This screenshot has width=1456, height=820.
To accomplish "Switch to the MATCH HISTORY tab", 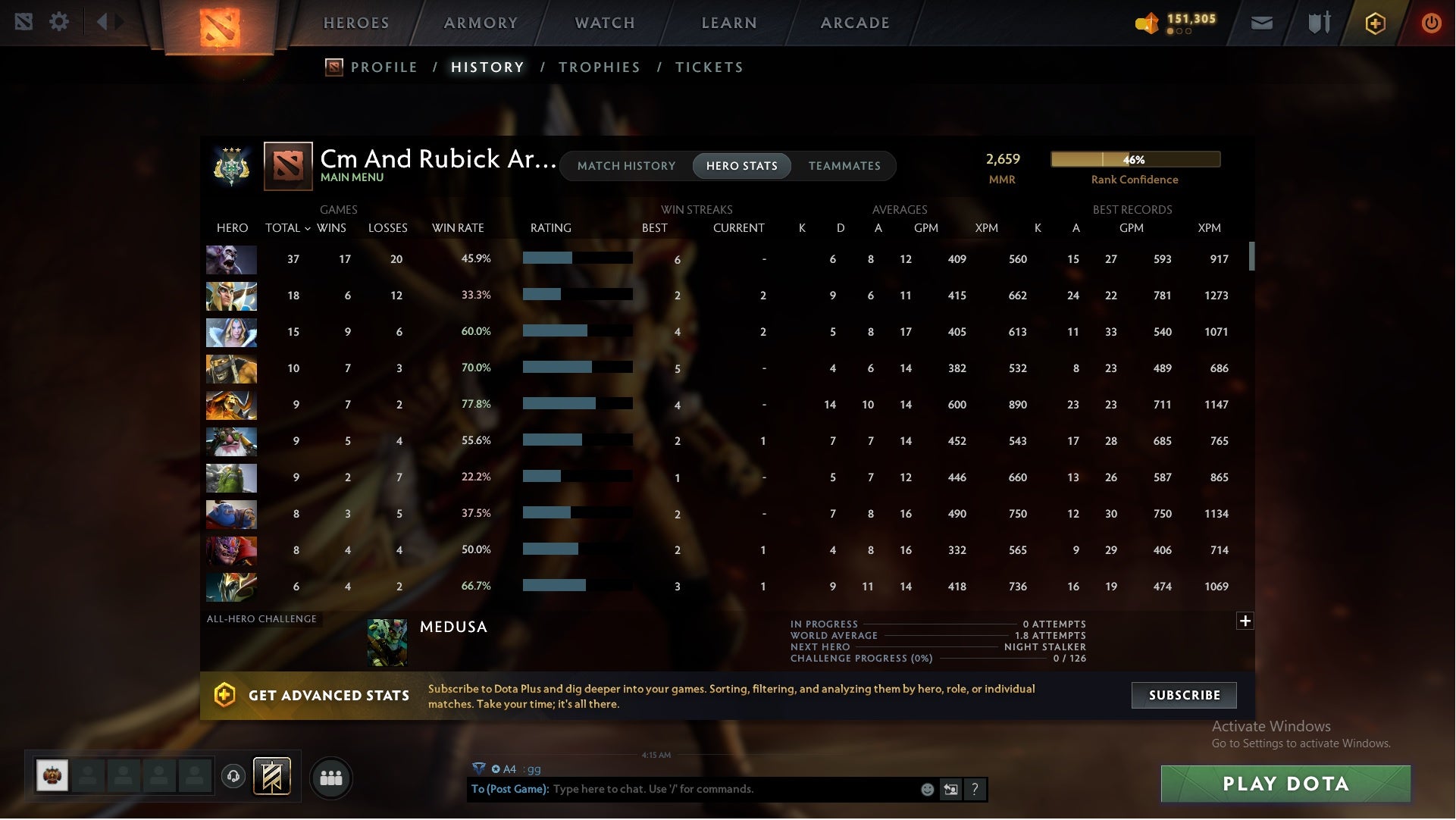I will pos(626,165).
